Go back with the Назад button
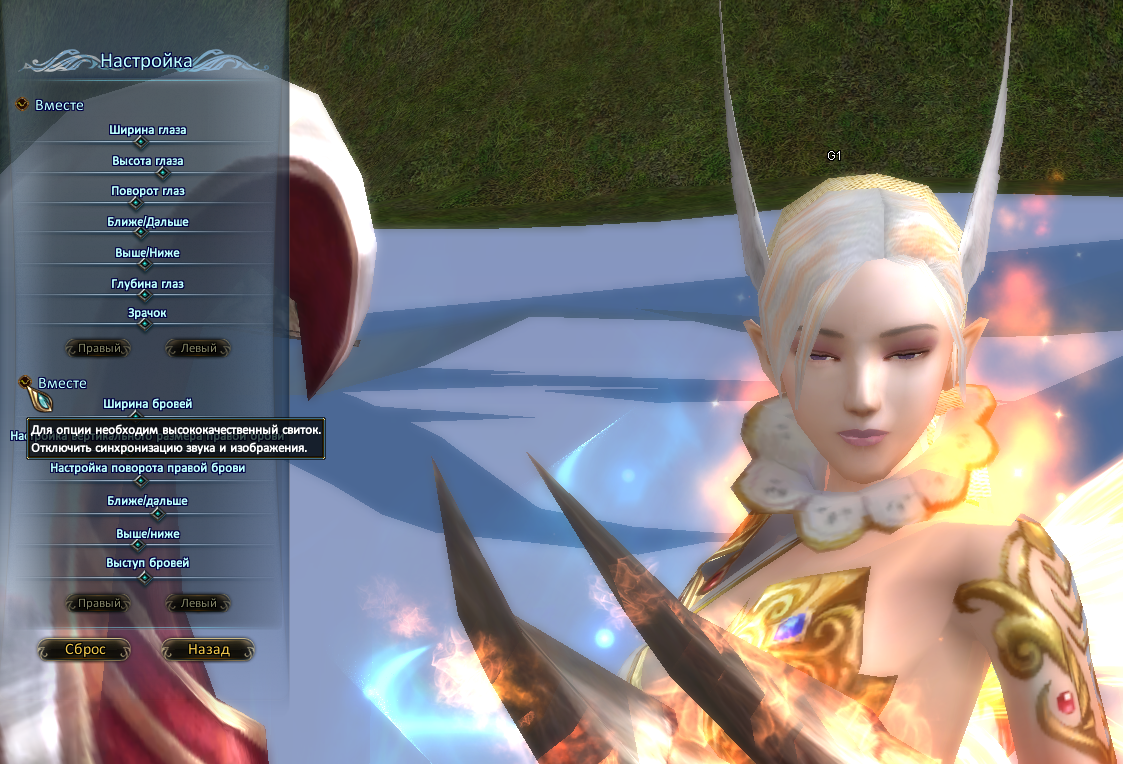 point(208,650)
